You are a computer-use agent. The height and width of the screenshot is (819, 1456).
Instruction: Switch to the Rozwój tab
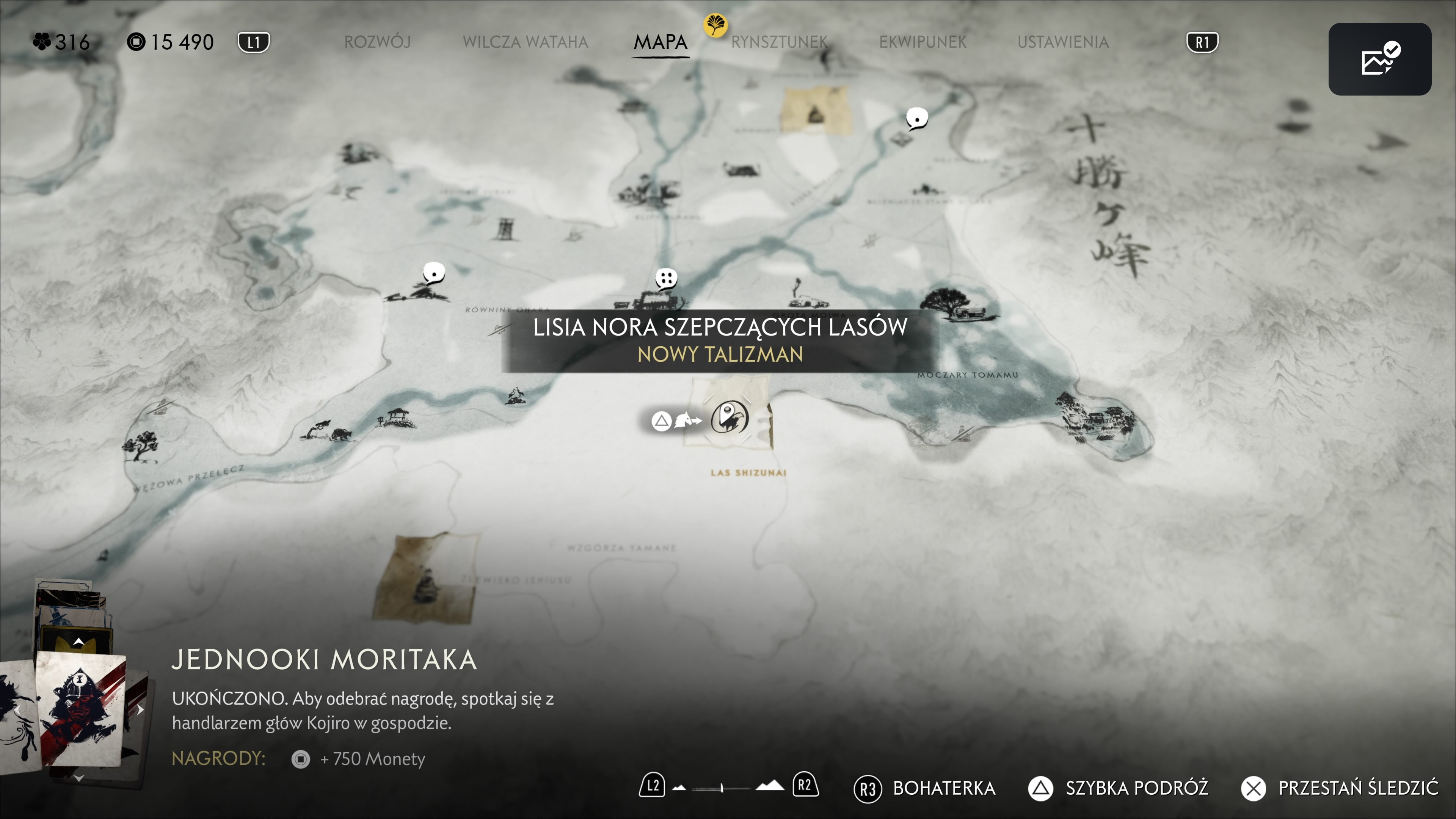pos(377,42)
